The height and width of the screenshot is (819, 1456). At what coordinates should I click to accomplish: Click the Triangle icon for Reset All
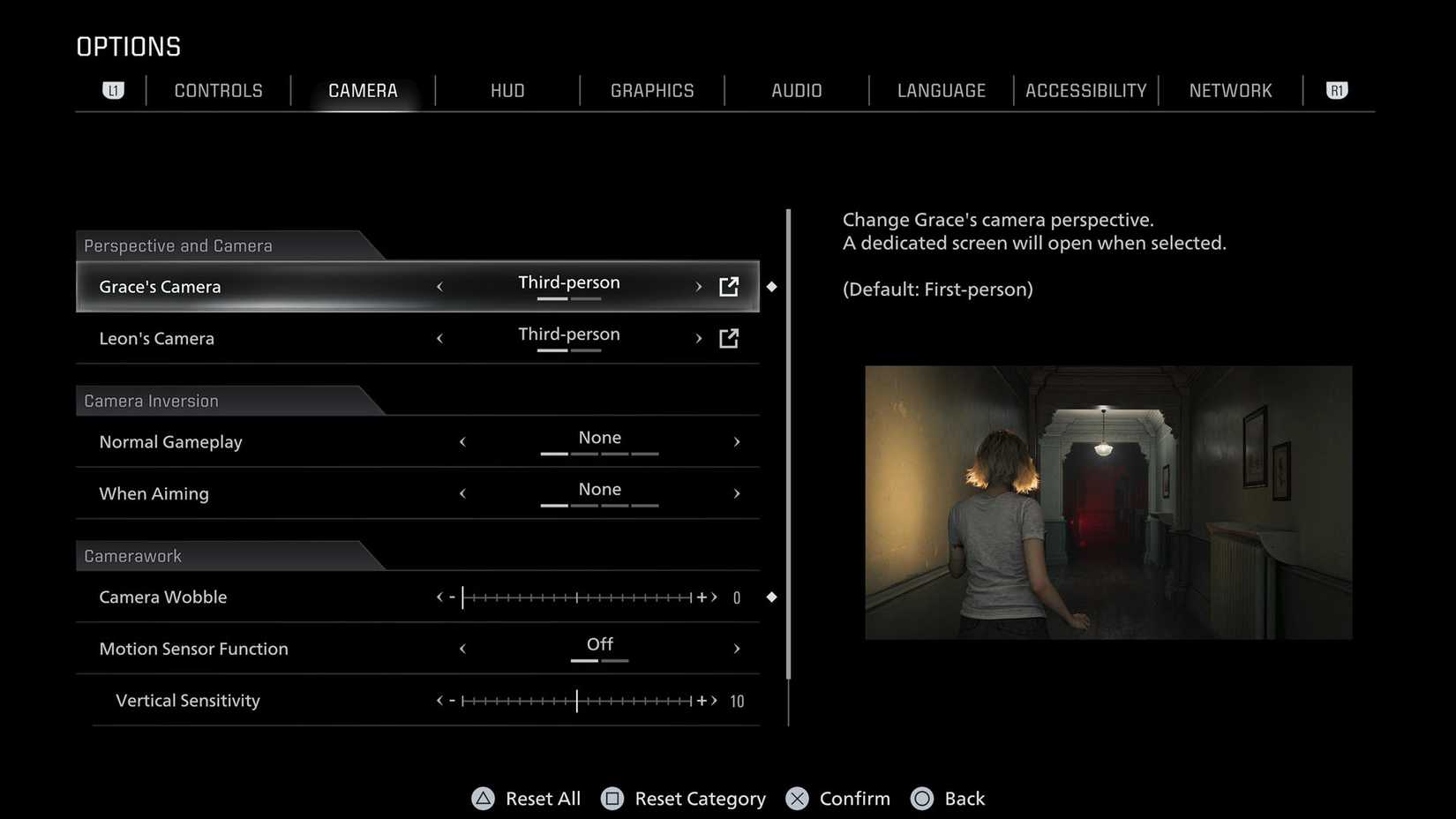(x=483, y=798)
